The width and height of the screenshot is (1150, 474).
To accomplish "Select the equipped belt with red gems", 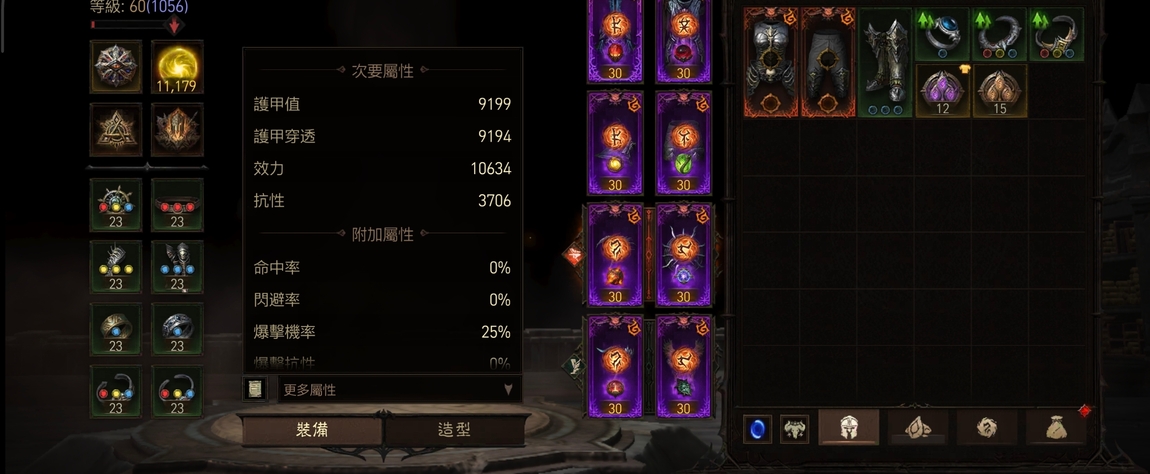I will 177,205.
